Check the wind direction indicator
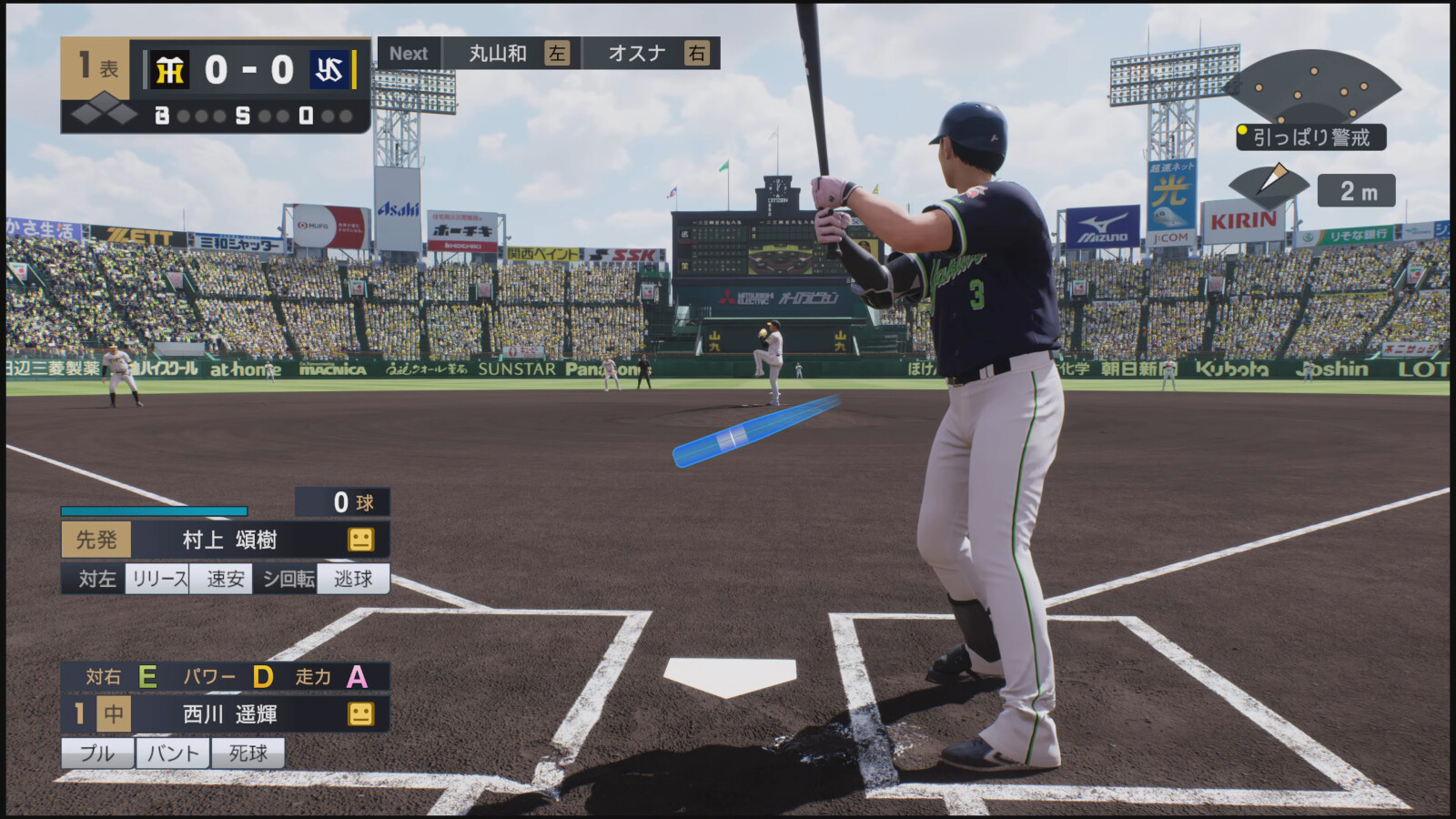 1272,182
